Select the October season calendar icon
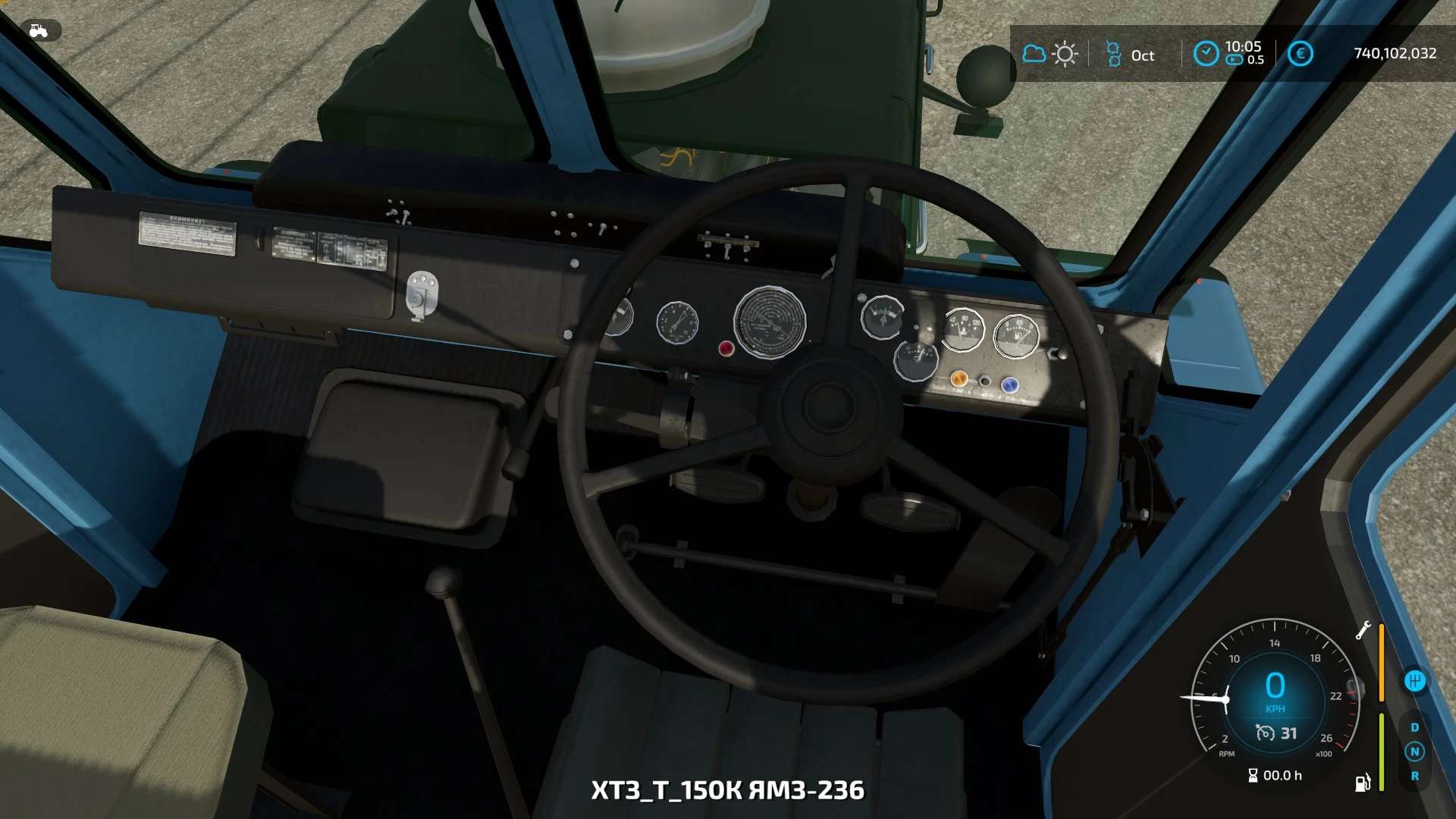The image size is (1456, 819). (x=1113, y=54)
